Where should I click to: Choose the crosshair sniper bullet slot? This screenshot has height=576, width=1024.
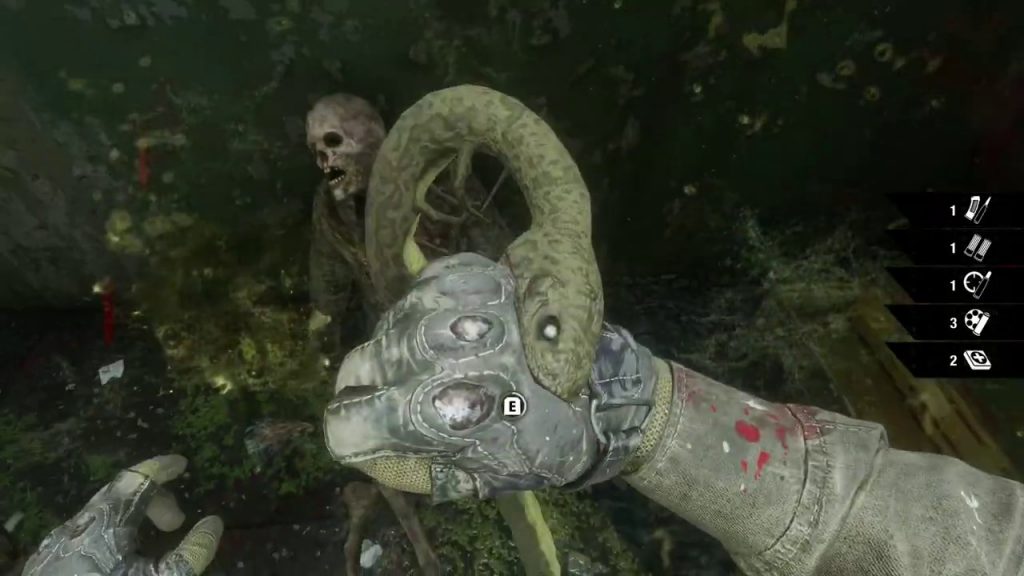tap(977, 284)
